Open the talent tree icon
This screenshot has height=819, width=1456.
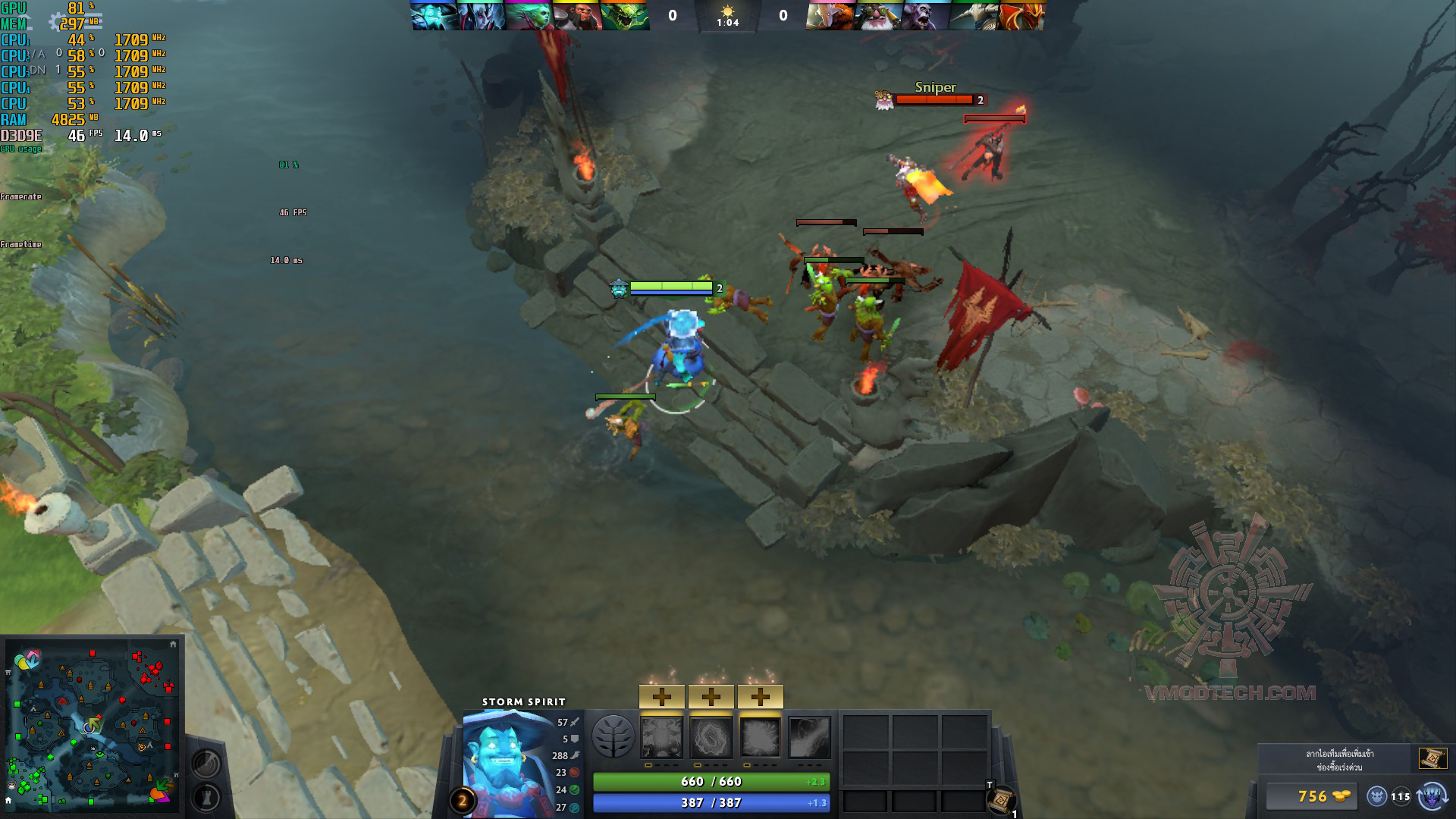tap(613, 736)
